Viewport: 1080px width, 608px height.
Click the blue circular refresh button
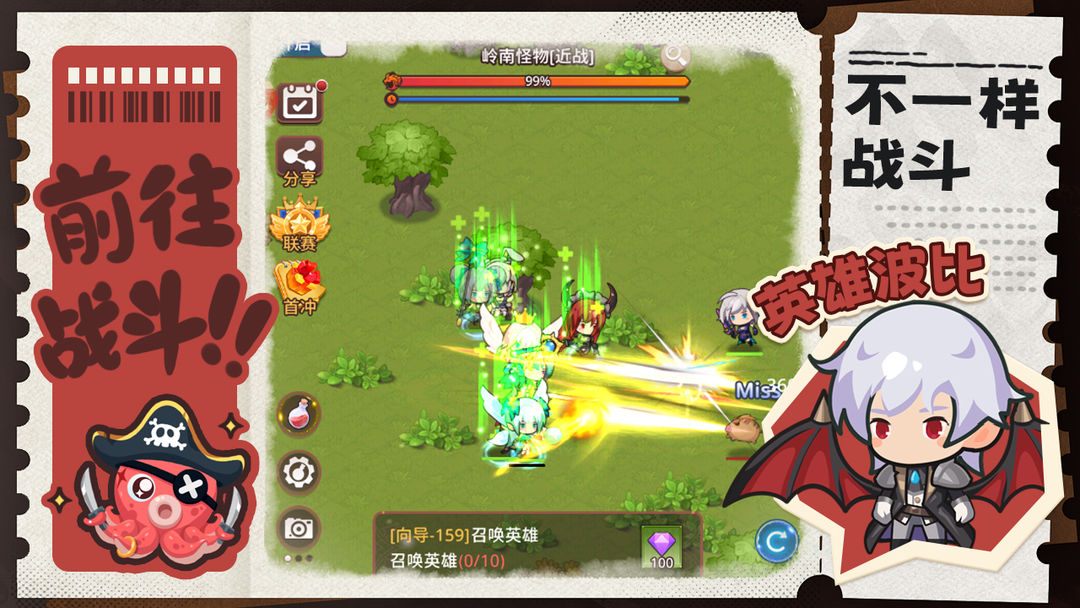[x=776, y=541]
